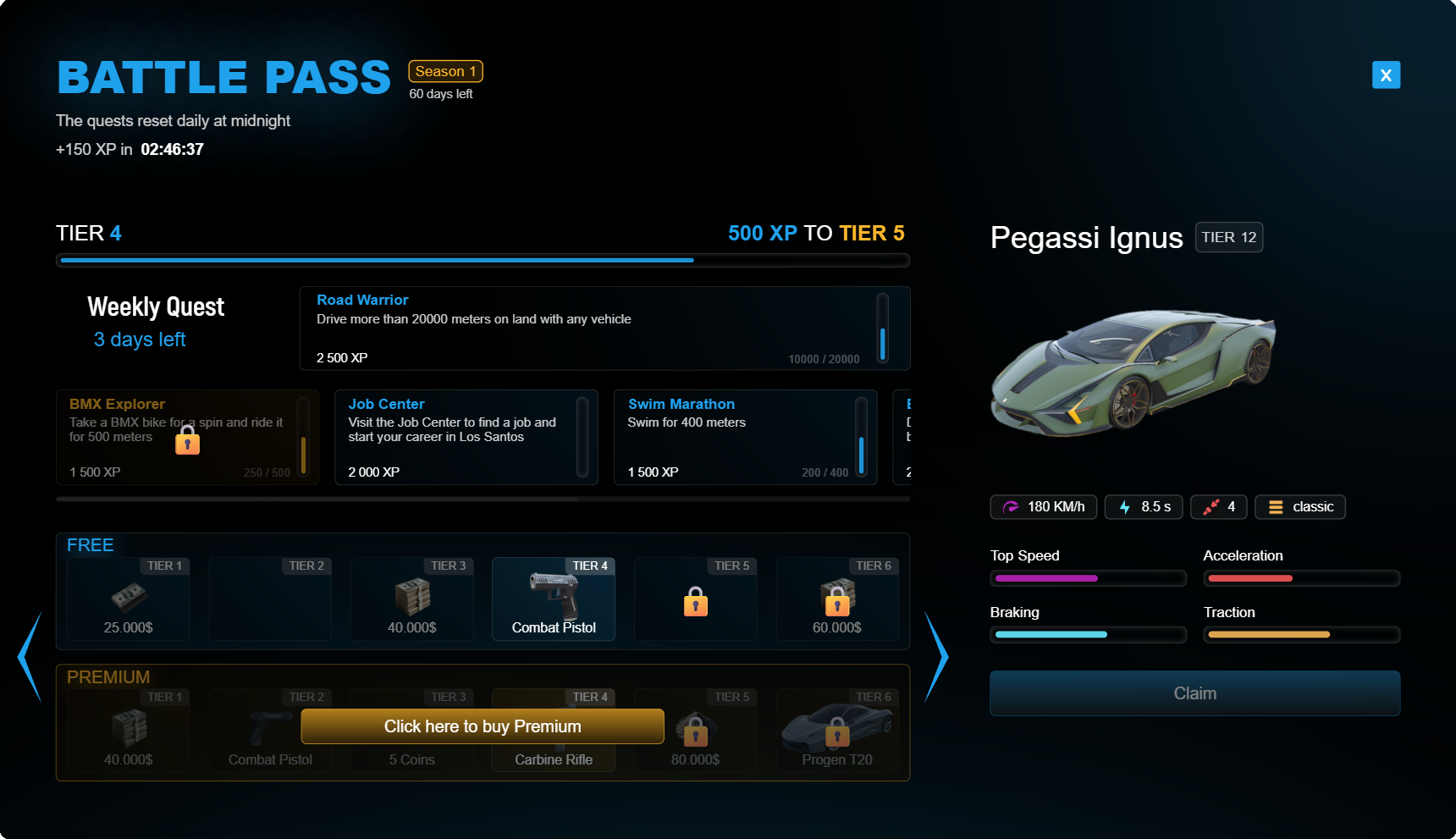Image resolution: width=1456 pixels, height=839 pixels.
Task: Click the padlock on Tier 5 free reward
Action: click(x=695, y=602)
